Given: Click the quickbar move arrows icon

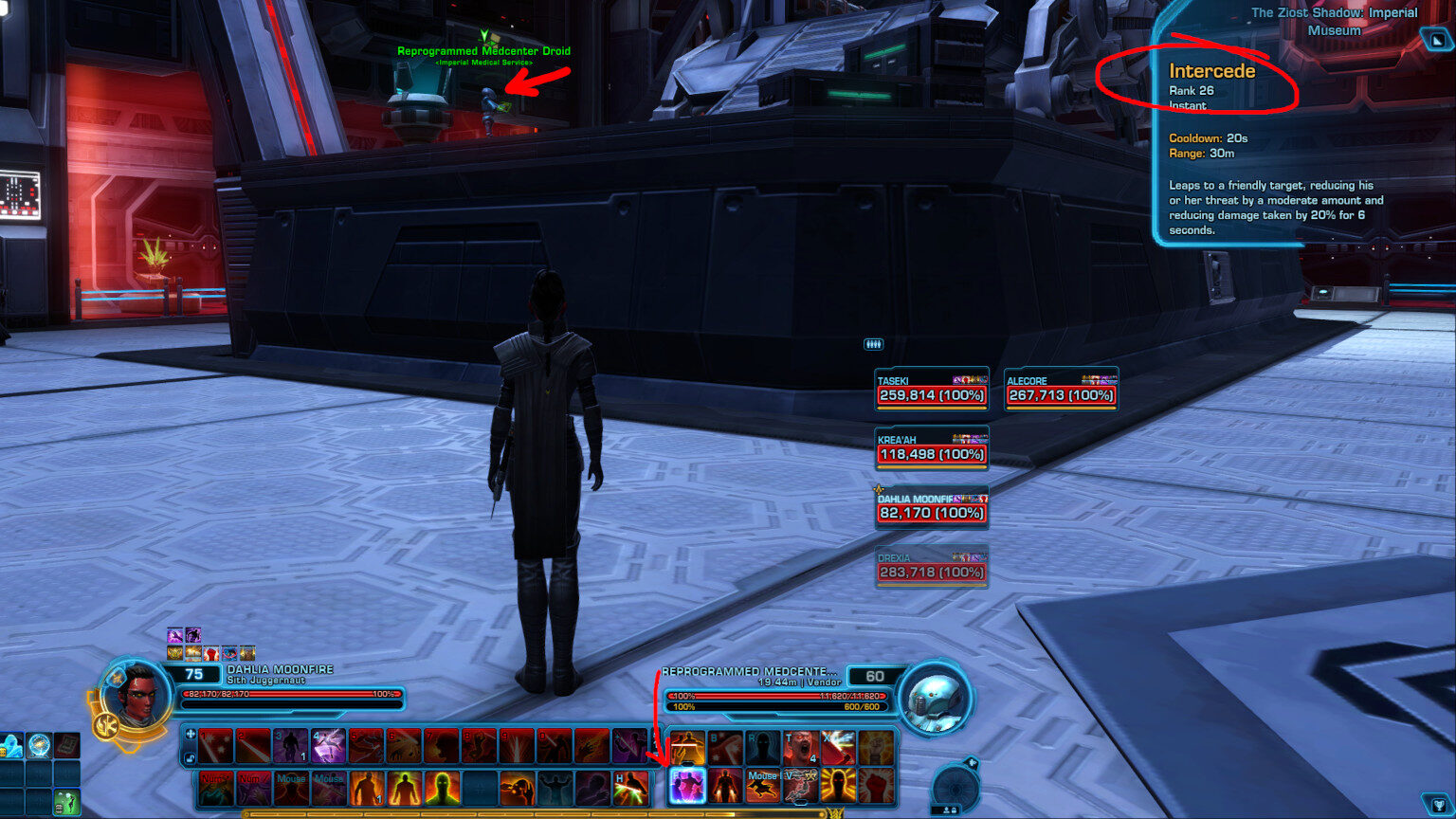Looking at the screenshot, I should coord(190,734).
